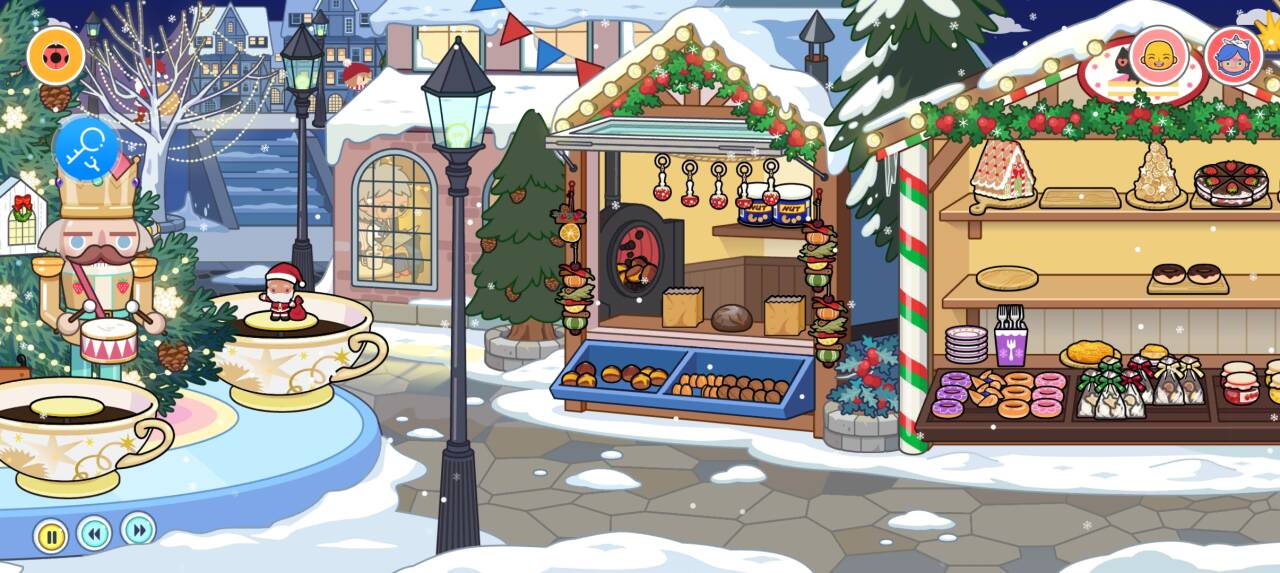Pause the teacup ride with the yellow button
The width and height of the screenshot is (1280, 573).
[x=51, y=536]
